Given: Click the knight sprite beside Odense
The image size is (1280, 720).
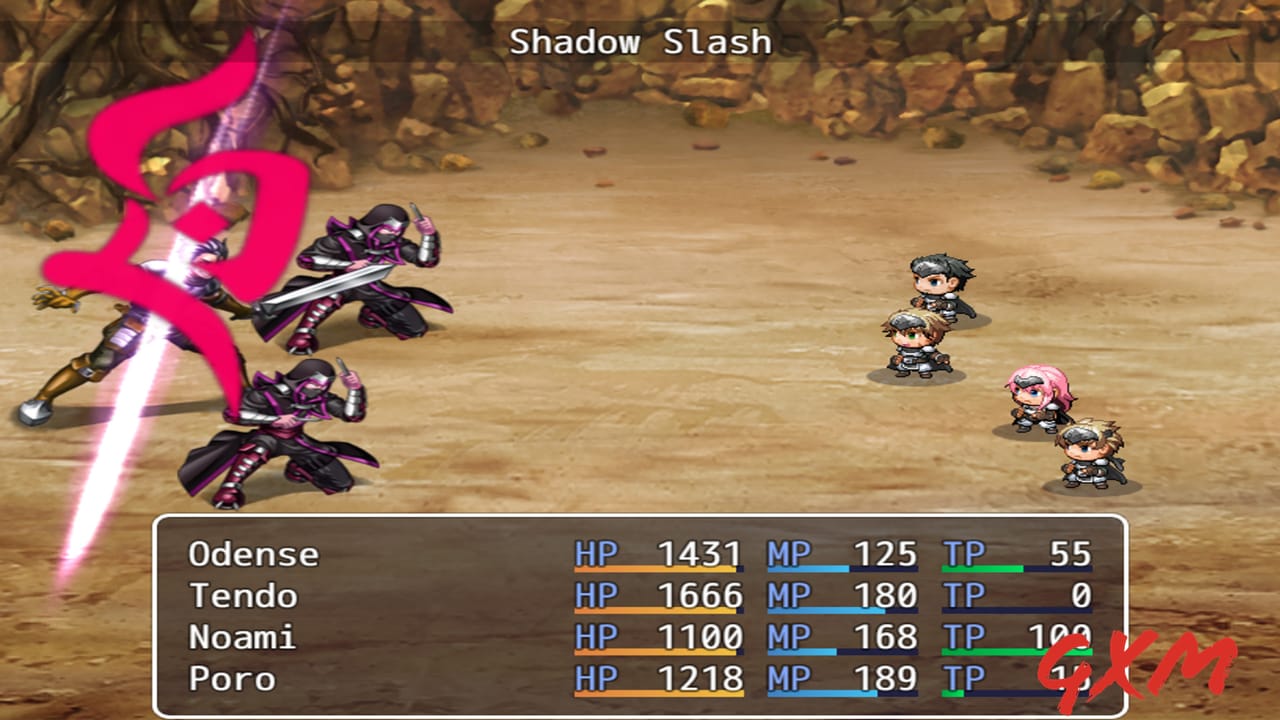Looking at the screenshot, I should (x=912, y=345).
